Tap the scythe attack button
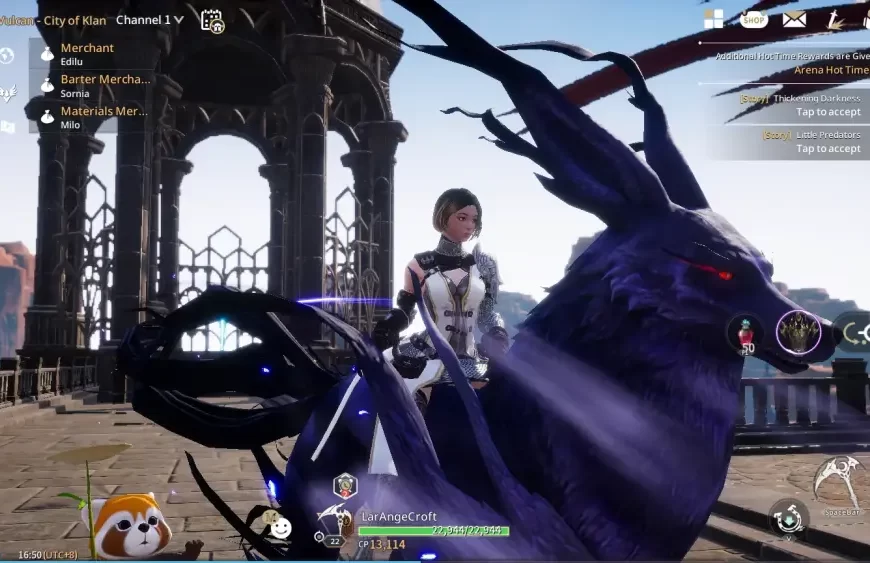This screenshot has height=563, width=870. [836, 483]
